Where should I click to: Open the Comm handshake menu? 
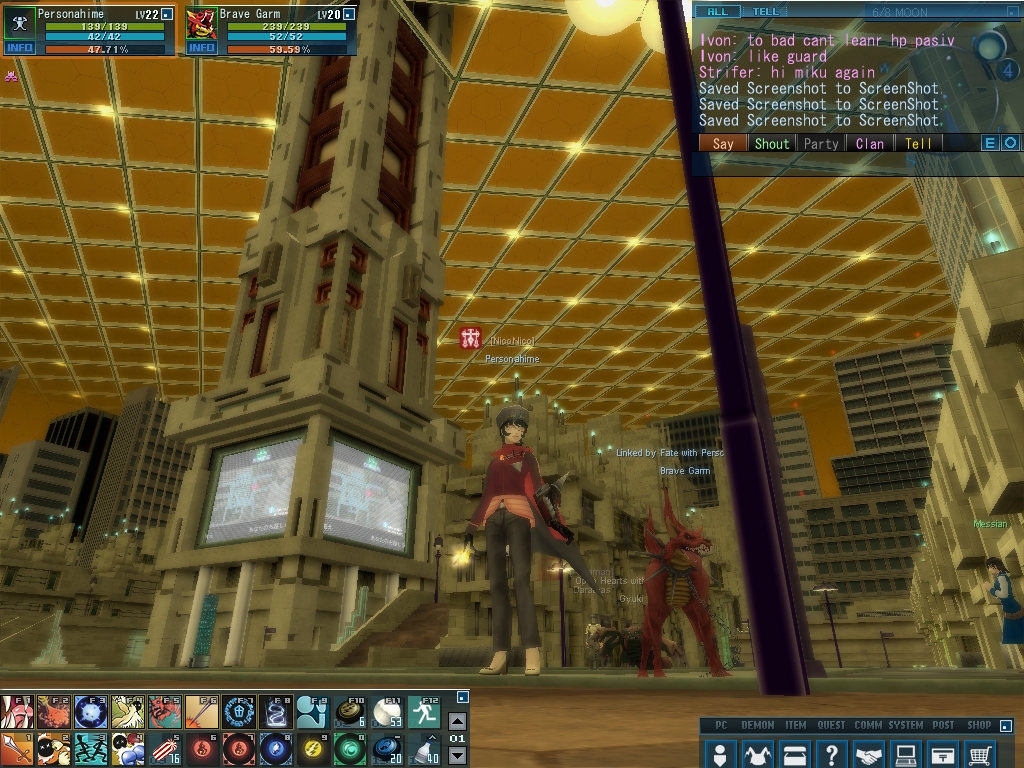click(869, 753)
